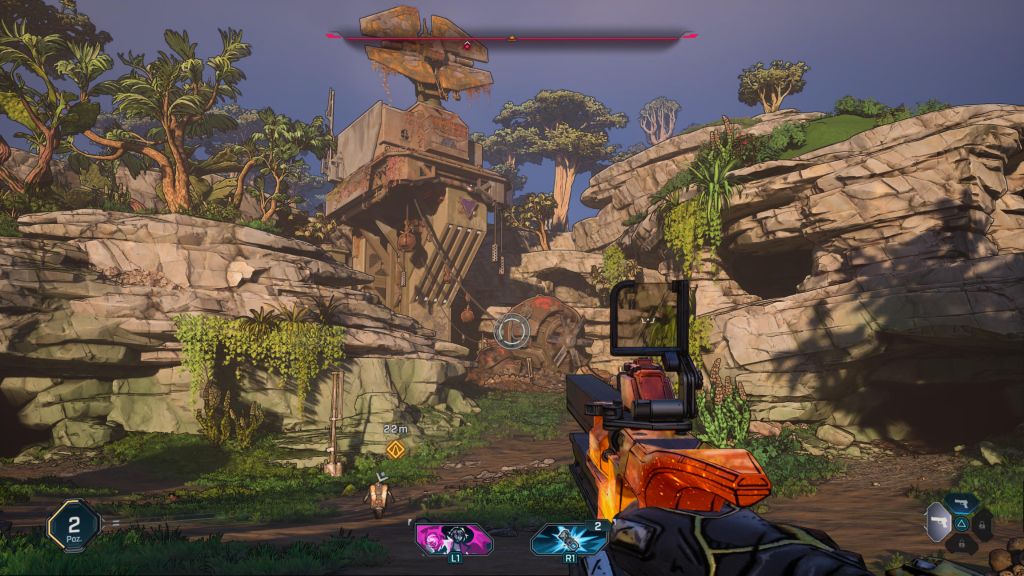The image size is (1024, 576).
Task: Click the level 2 badge
Action: [73, 525]
